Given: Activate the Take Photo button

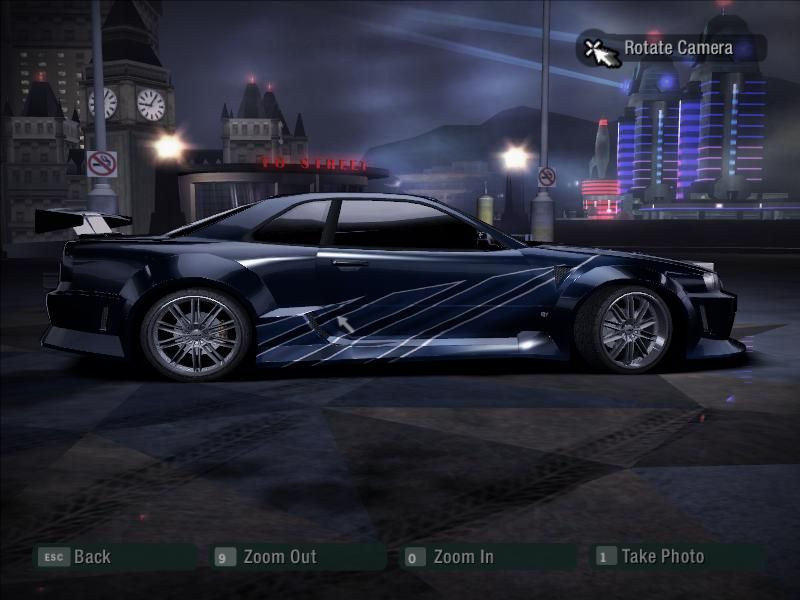Looking at the screenshot, I should tap(661, 557).
